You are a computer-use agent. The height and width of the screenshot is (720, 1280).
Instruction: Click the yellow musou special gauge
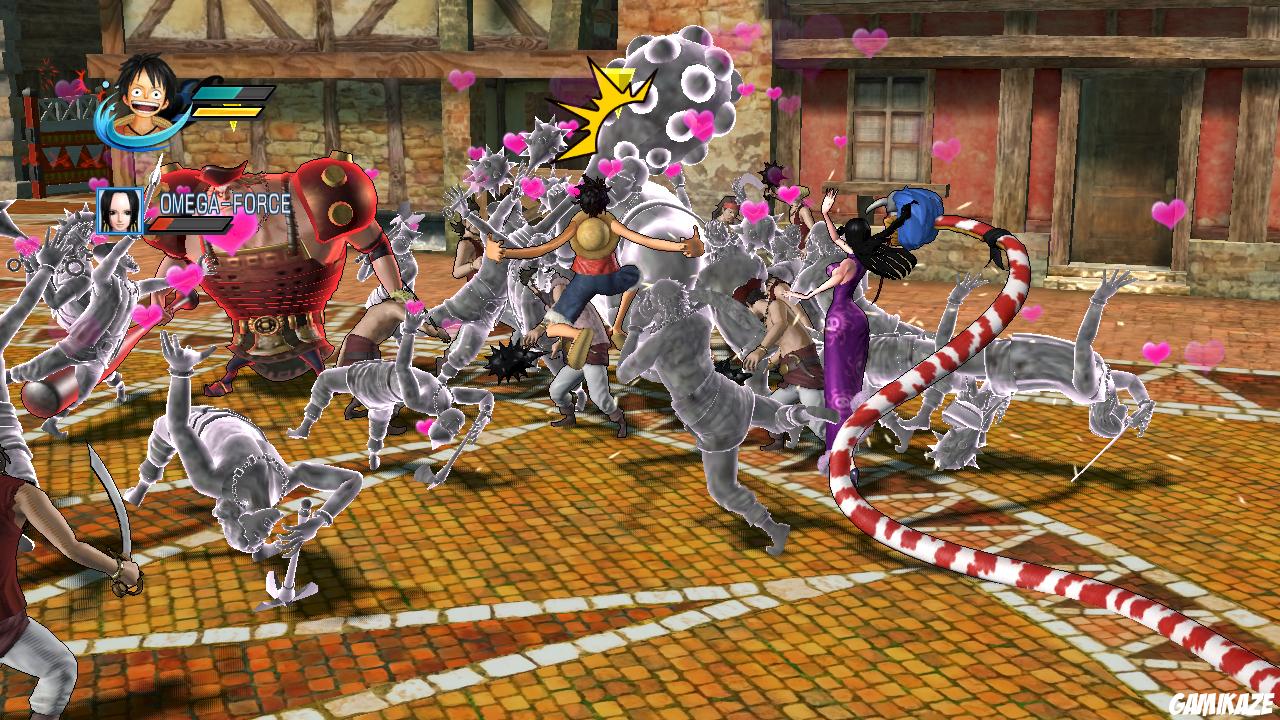coord(226,110)
